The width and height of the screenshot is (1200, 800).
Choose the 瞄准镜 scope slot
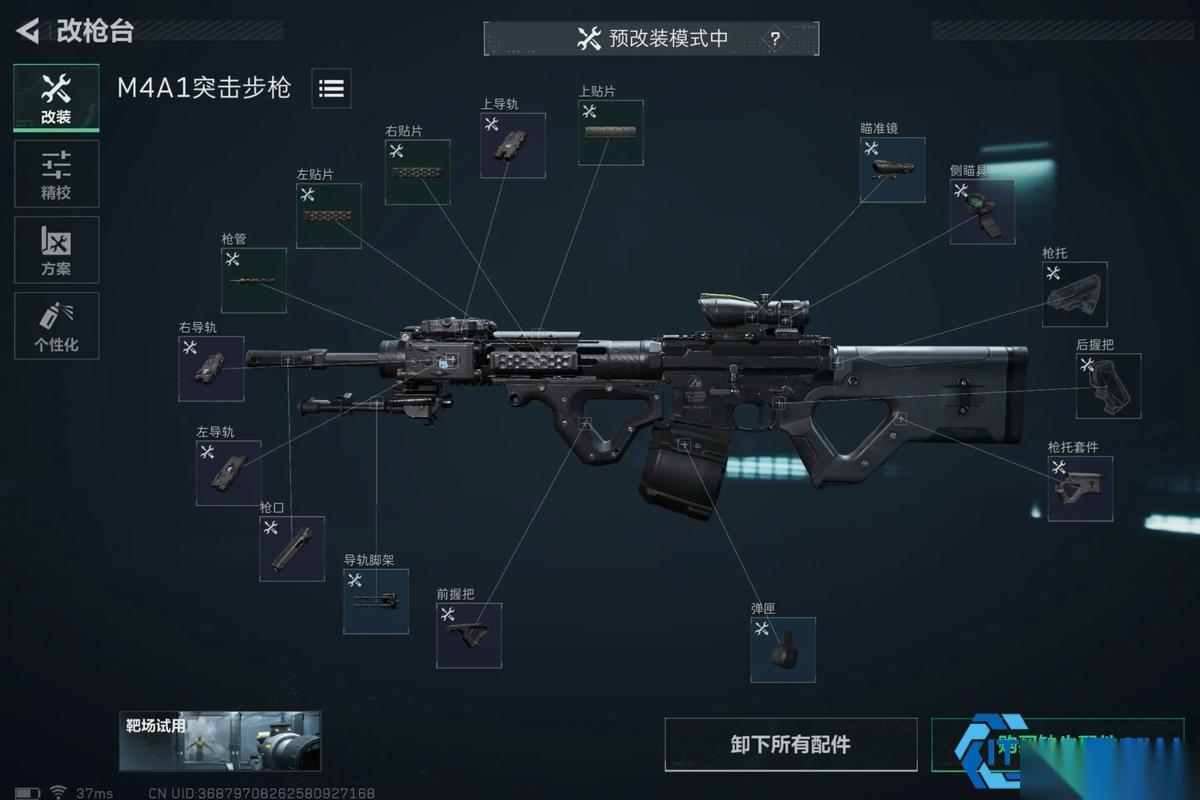pyautogui.click(x=893, y=170)
